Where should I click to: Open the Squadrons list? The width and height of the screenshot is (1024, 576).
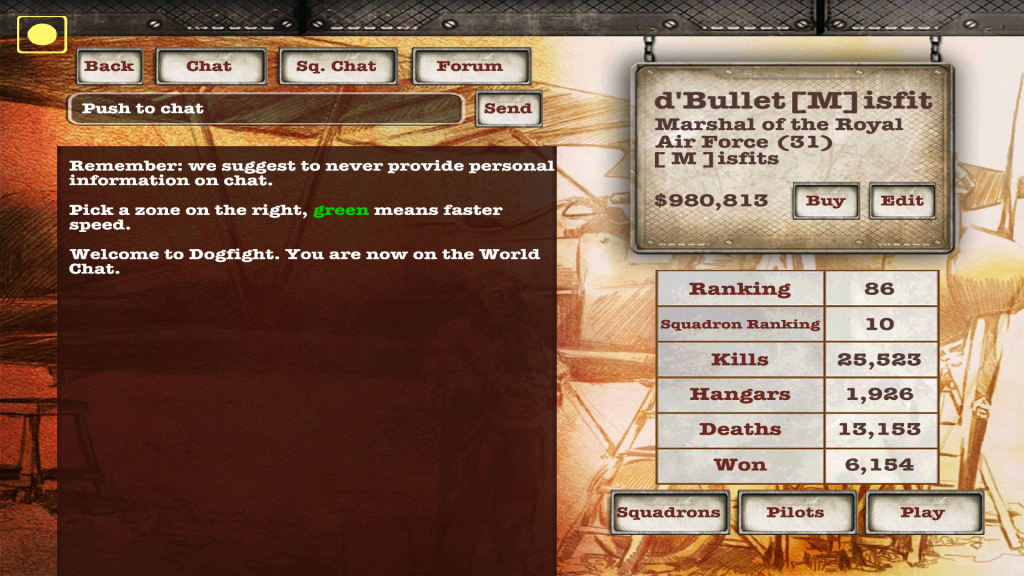click(x=668, y=513)
